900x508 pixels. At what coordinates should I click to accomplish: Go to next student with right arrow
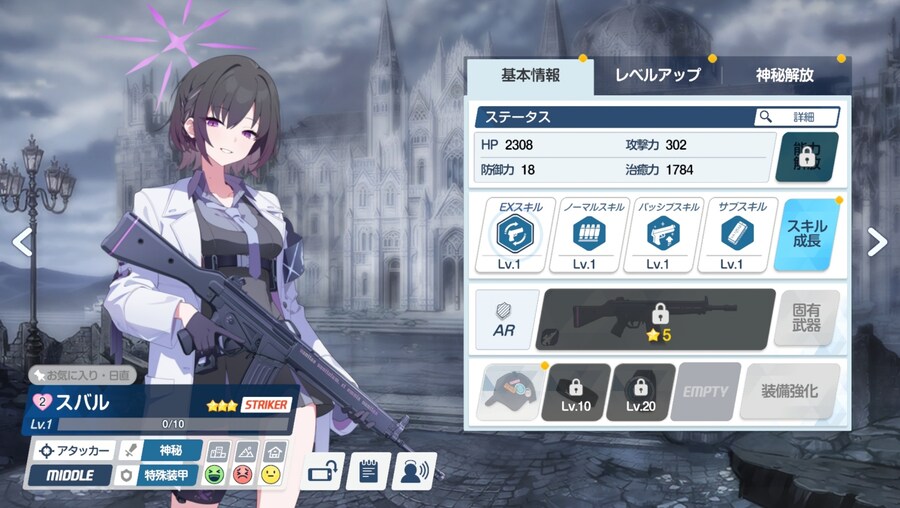(876, 241)
